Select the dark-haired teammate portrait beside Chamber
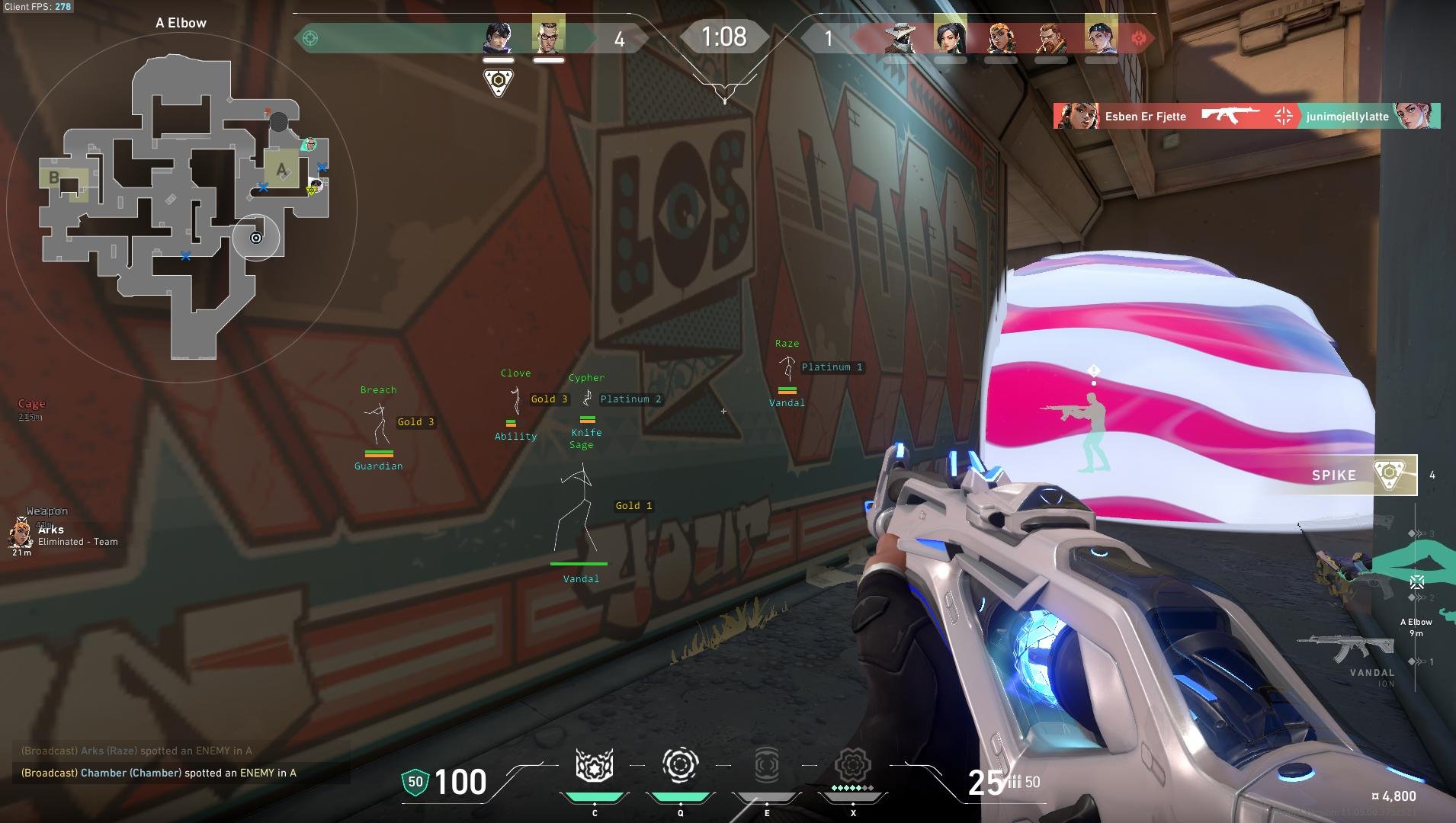This screenshot has width=1456, height=823. [x=498, y=37]
